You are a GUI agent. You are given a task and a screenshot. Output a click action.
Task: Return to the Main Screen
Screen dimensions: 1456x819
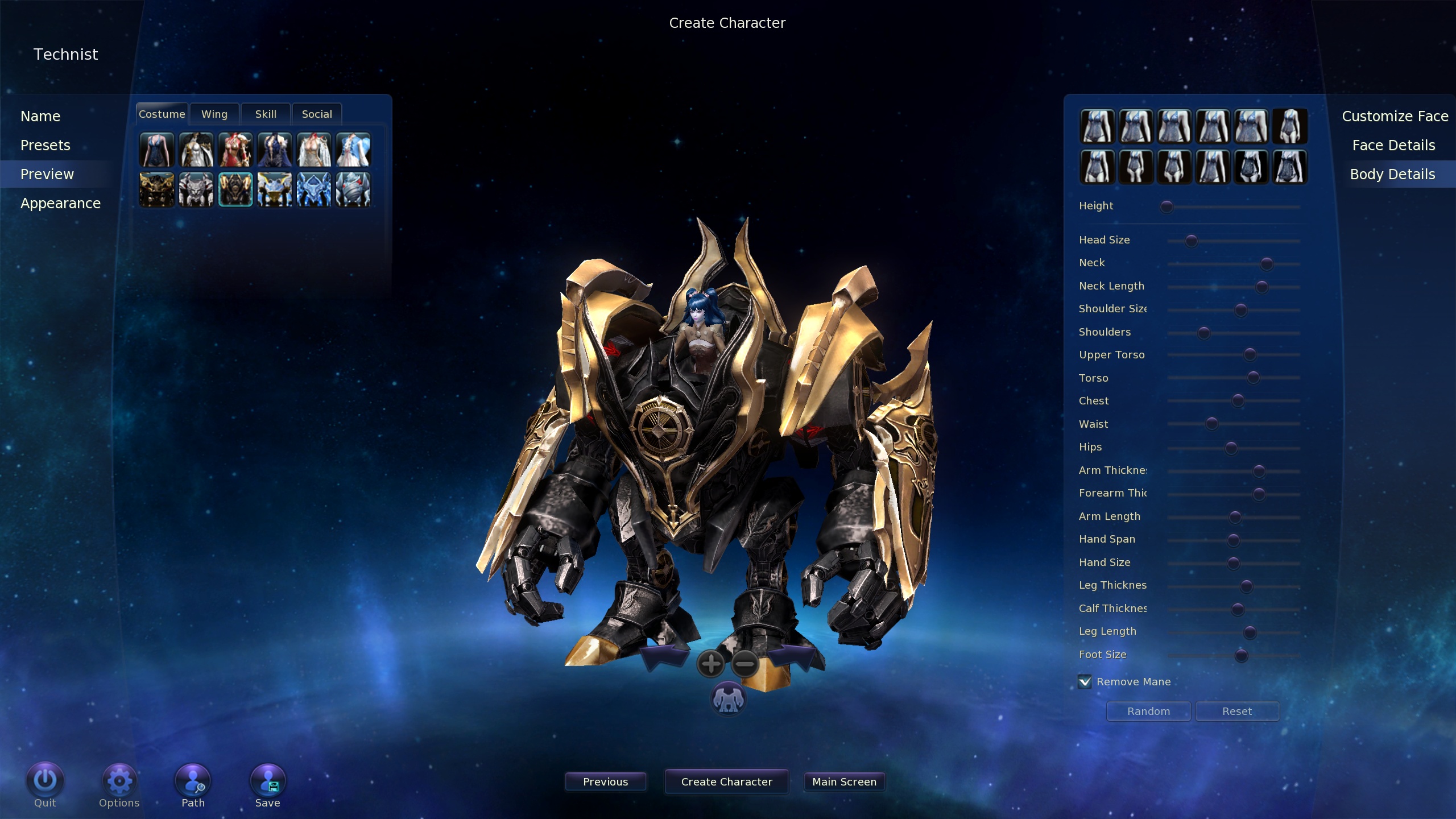[x=844, y=782]
